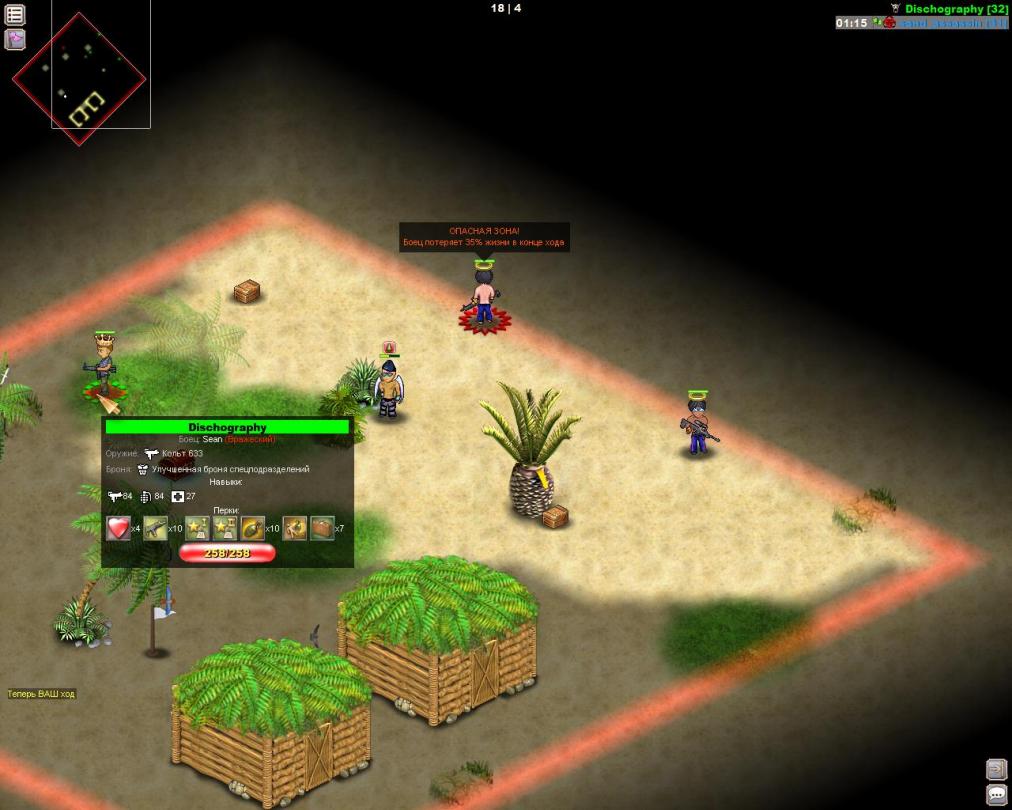This screenshot has width=1012, height=810.
Task: Select the red heart perk icon
Action: (118, 527)
